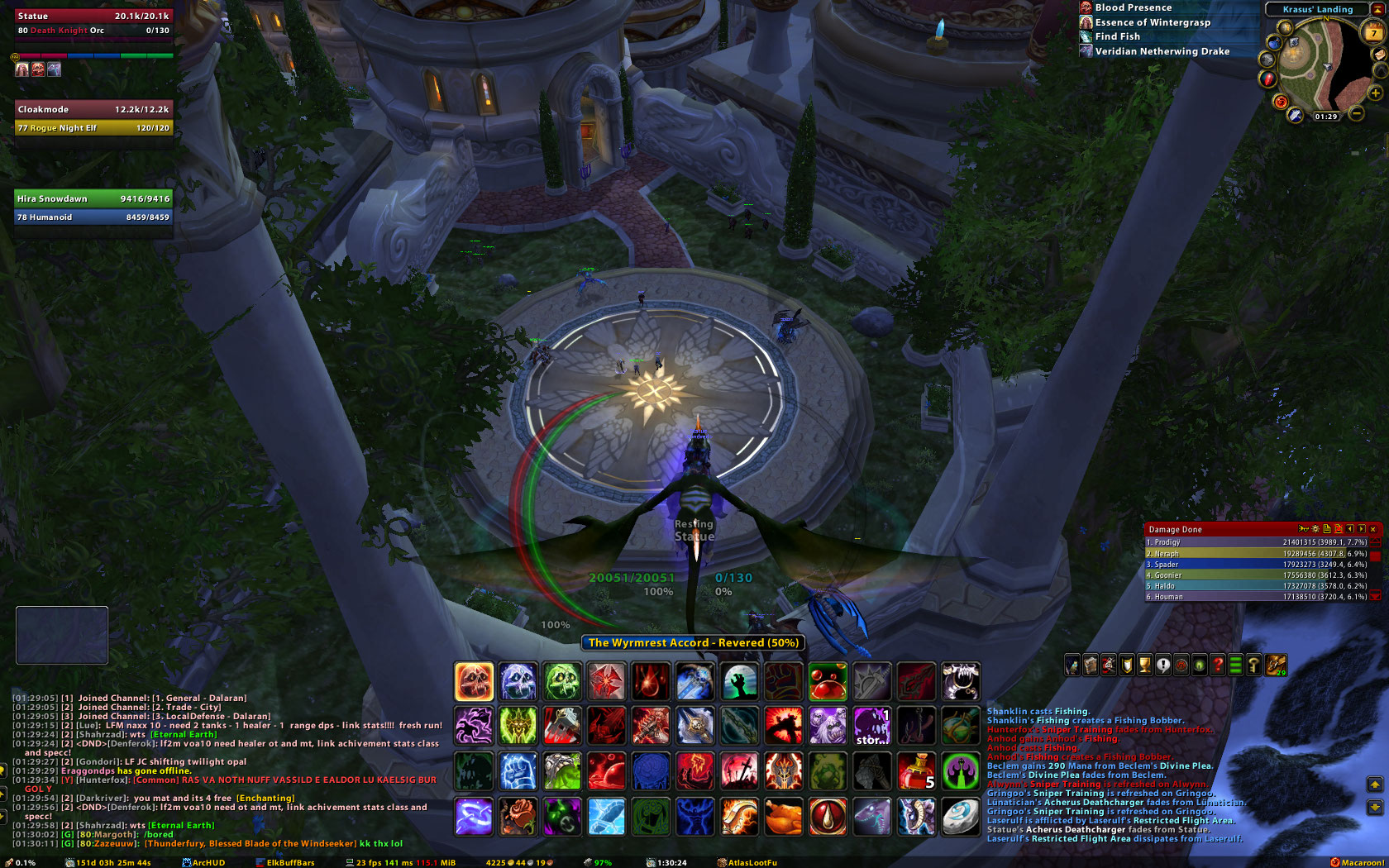Viewport: 1389px width, 868px height.
Task: Click the Veridian Netherwing Drake buff
Action: [1162, 51]
